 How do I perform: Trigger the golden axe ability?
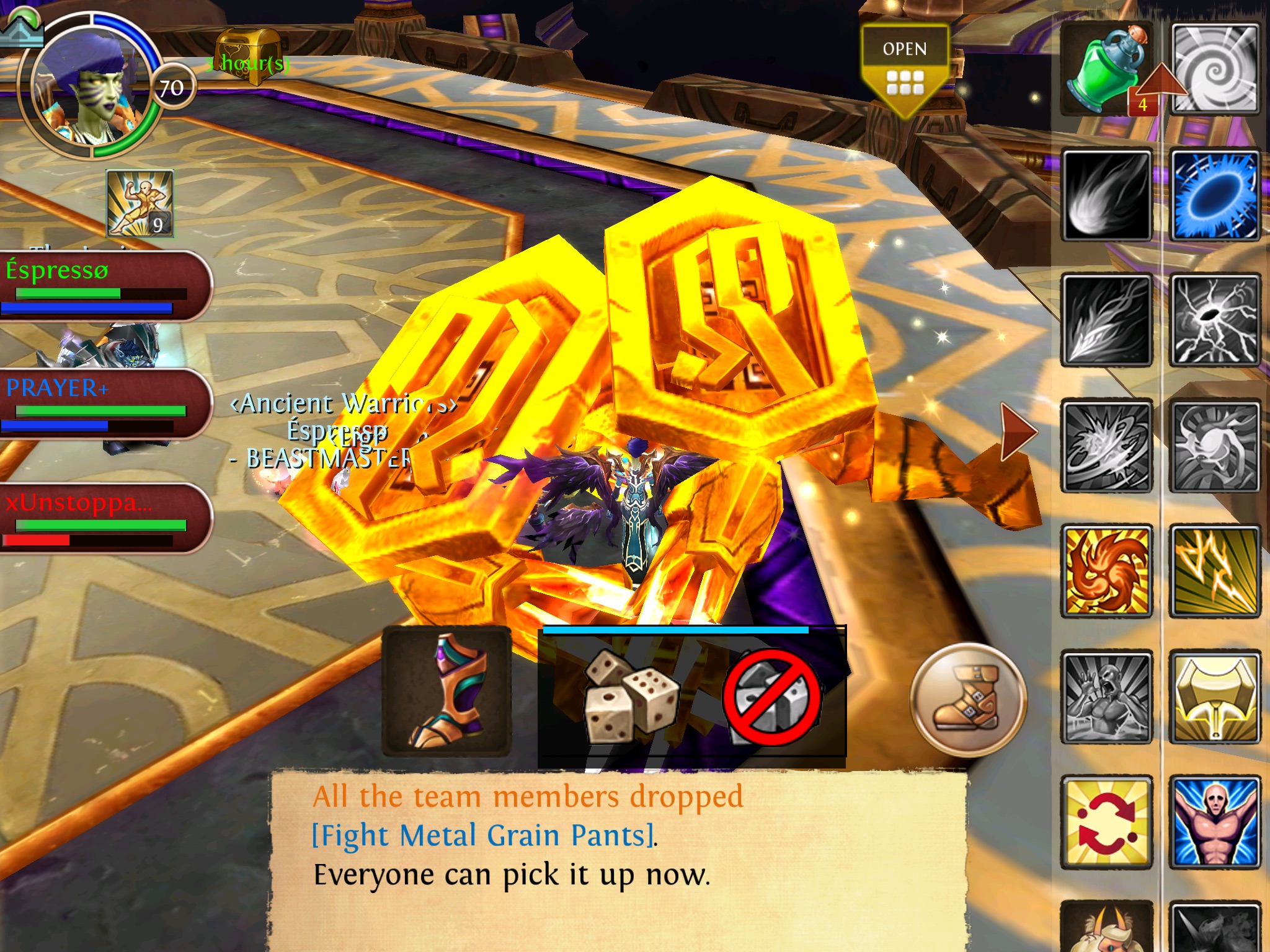click(x=1215, y=697)
